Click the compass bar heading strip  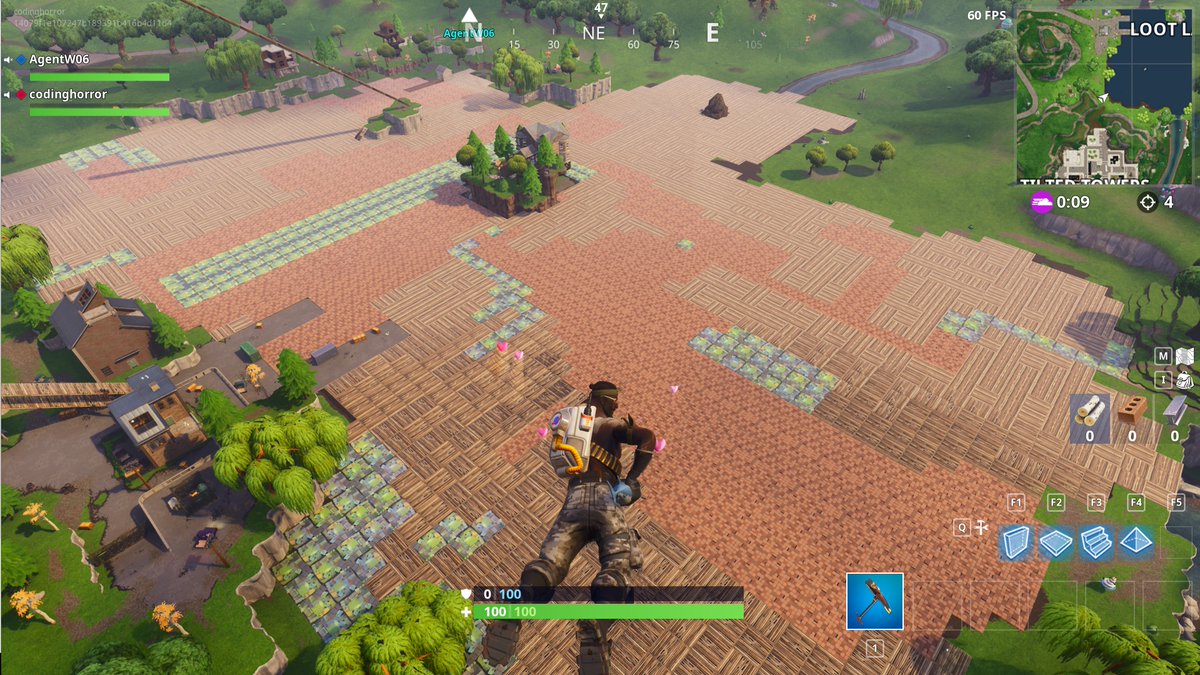[600, 34]
